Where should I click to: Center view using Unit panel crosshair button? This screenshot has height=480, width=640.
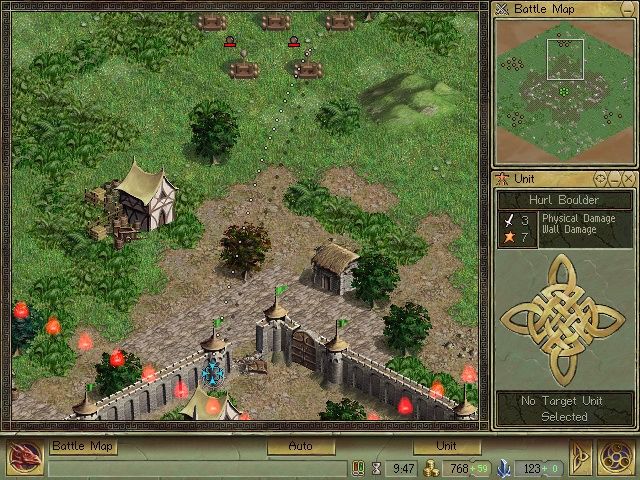point(600,178)
